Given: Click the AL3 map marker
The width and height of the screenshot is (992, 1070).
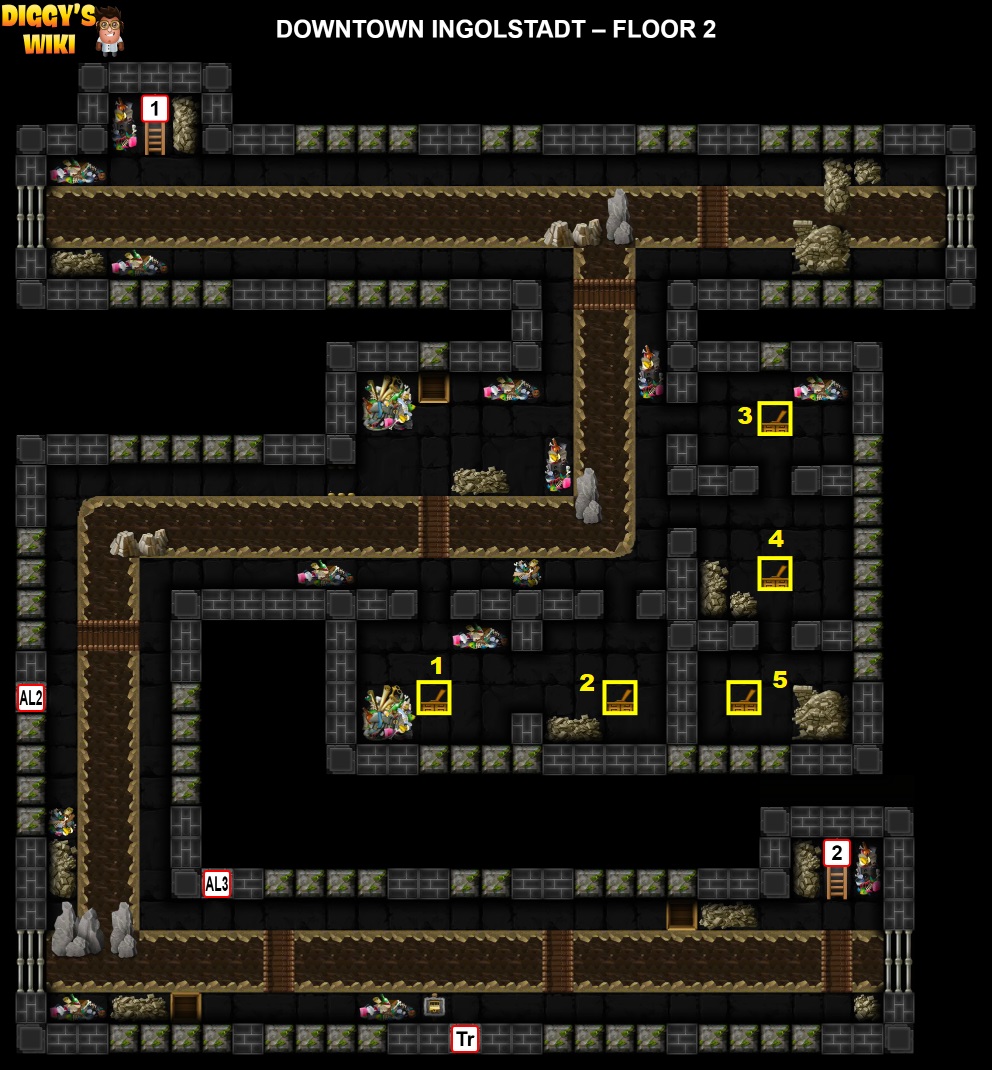Looking at the screenshot, I should 217,883.
